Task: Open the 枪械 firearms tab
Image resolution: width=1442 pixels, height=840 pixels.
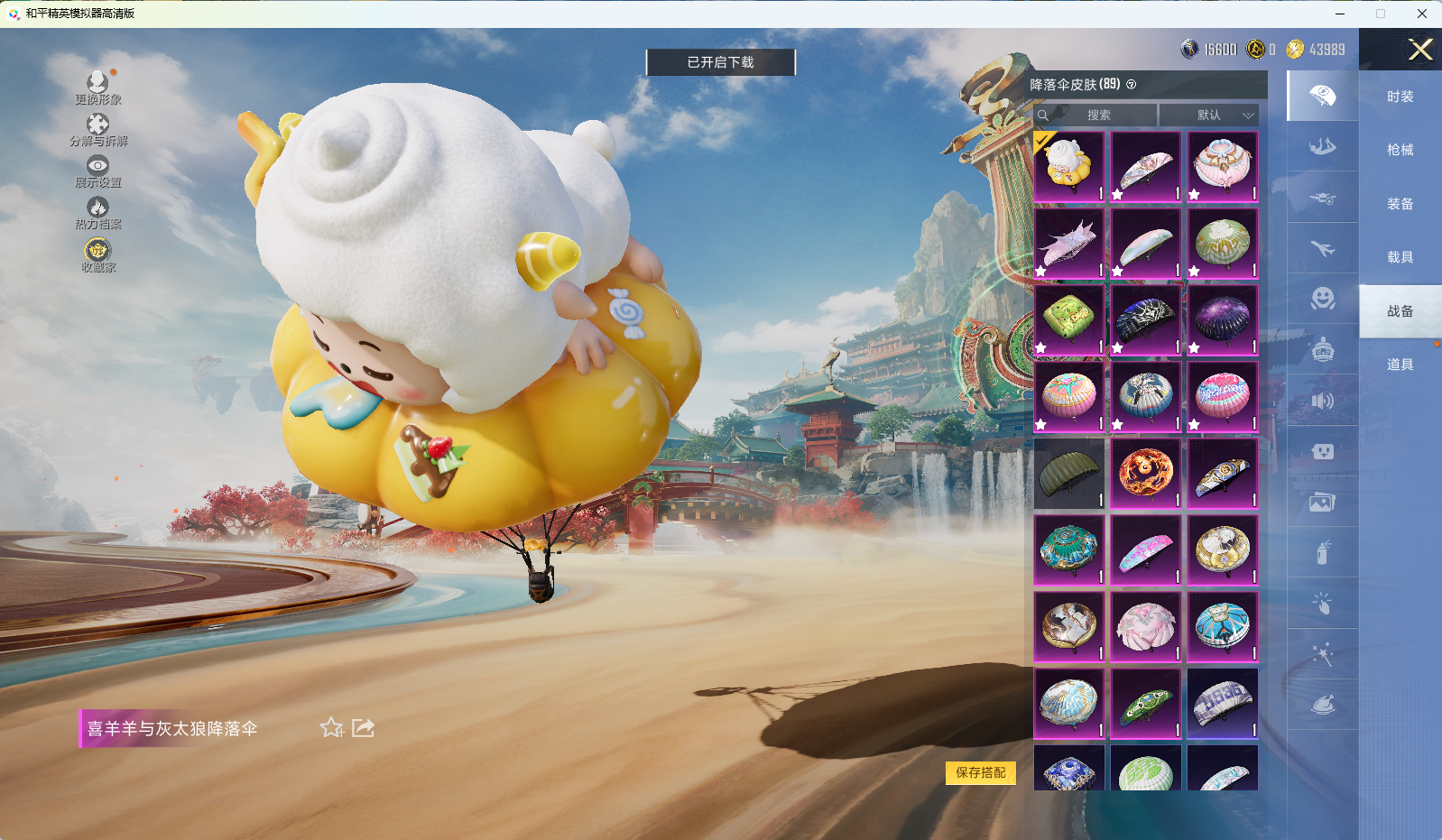Action: pos(1400,150)
